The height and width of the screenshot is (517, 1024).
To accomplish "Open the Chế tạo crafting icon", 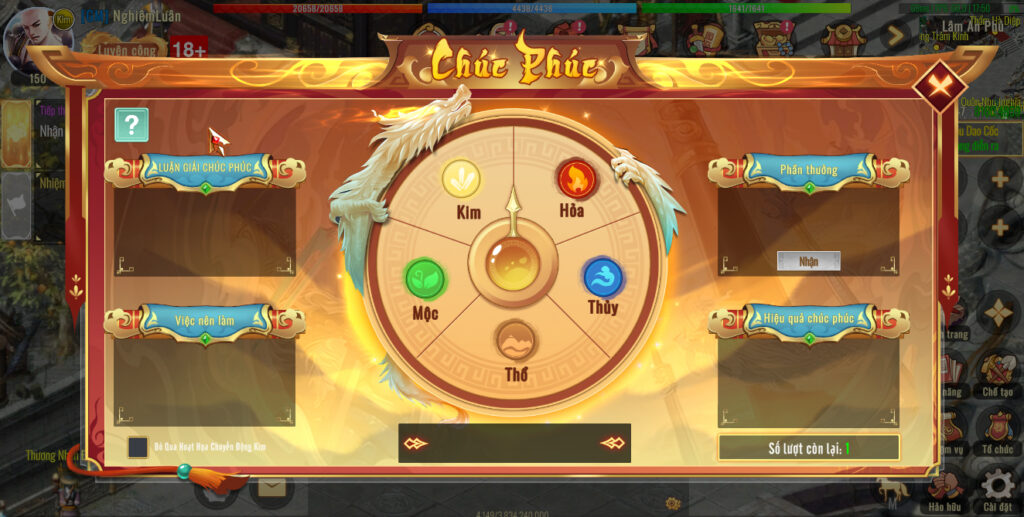I will (997, 370).
